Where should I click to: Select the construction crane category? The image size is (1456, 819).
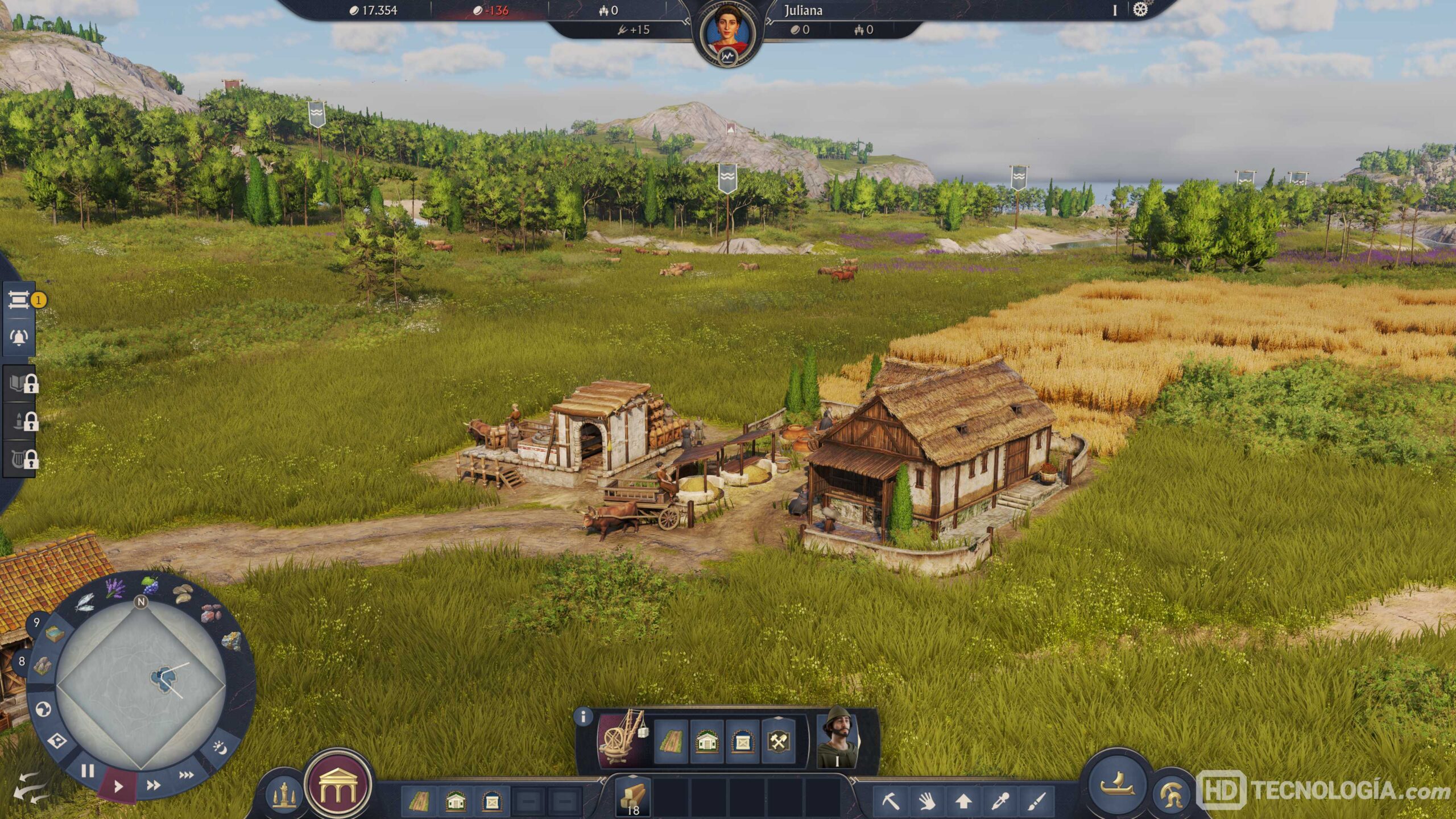[x=623, y=740]
